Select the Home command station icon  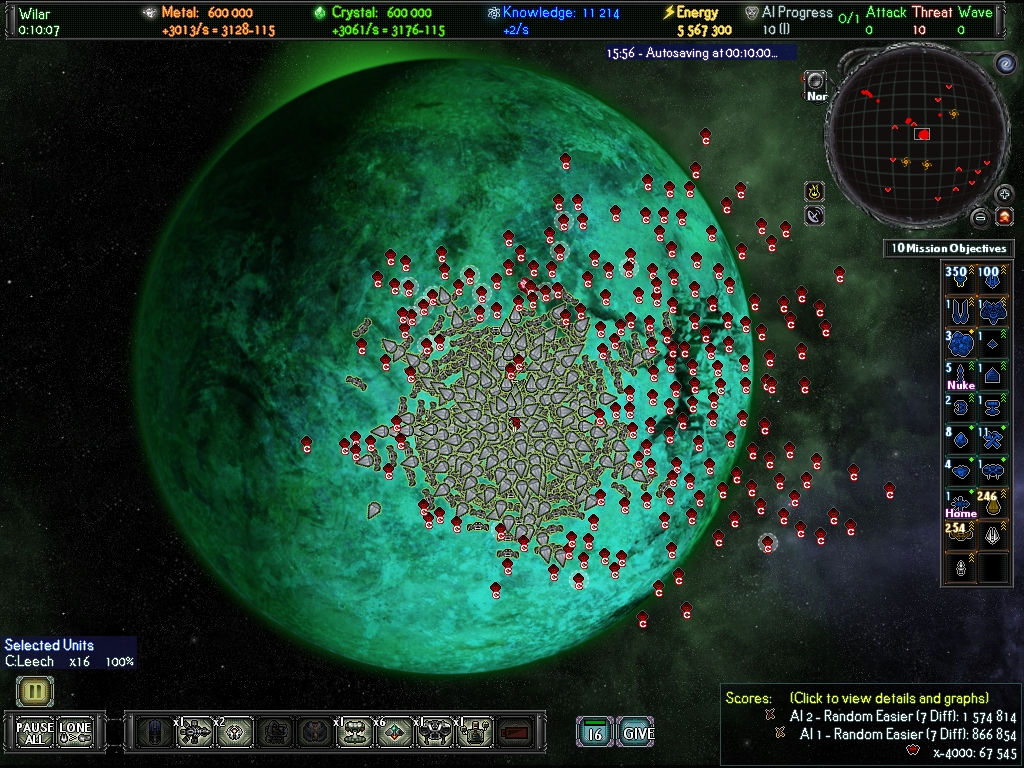961,504
